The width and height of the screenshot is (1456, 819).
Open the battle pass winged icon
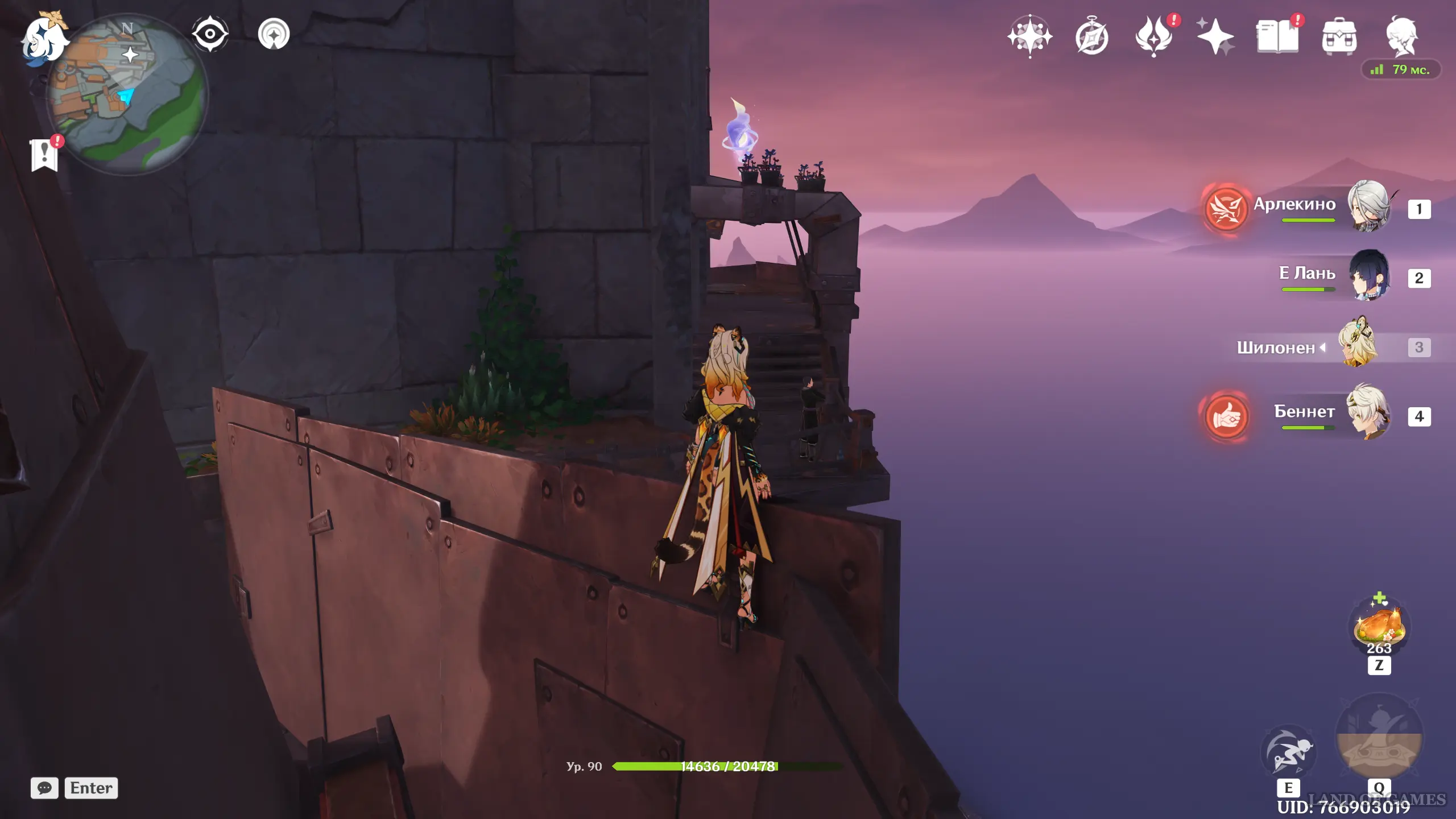tap(1153, 36)
